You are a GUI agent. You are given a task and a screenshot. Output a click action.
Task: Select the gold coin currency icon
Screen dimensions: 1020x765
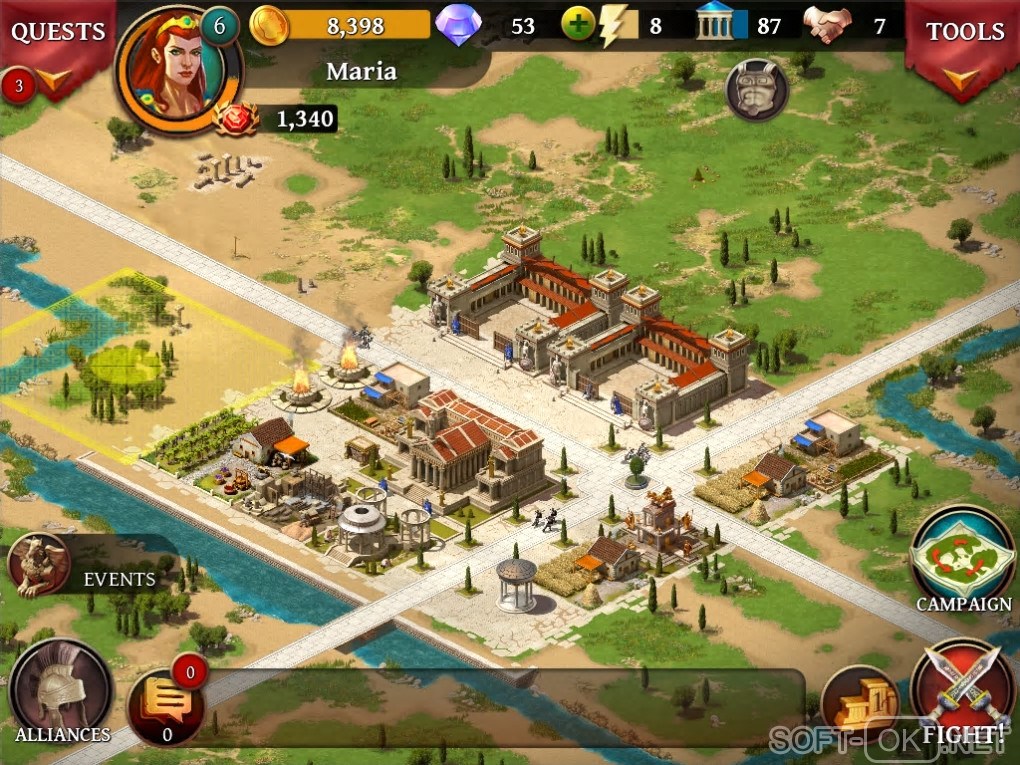pyautogui.click(x=269, y=25)
